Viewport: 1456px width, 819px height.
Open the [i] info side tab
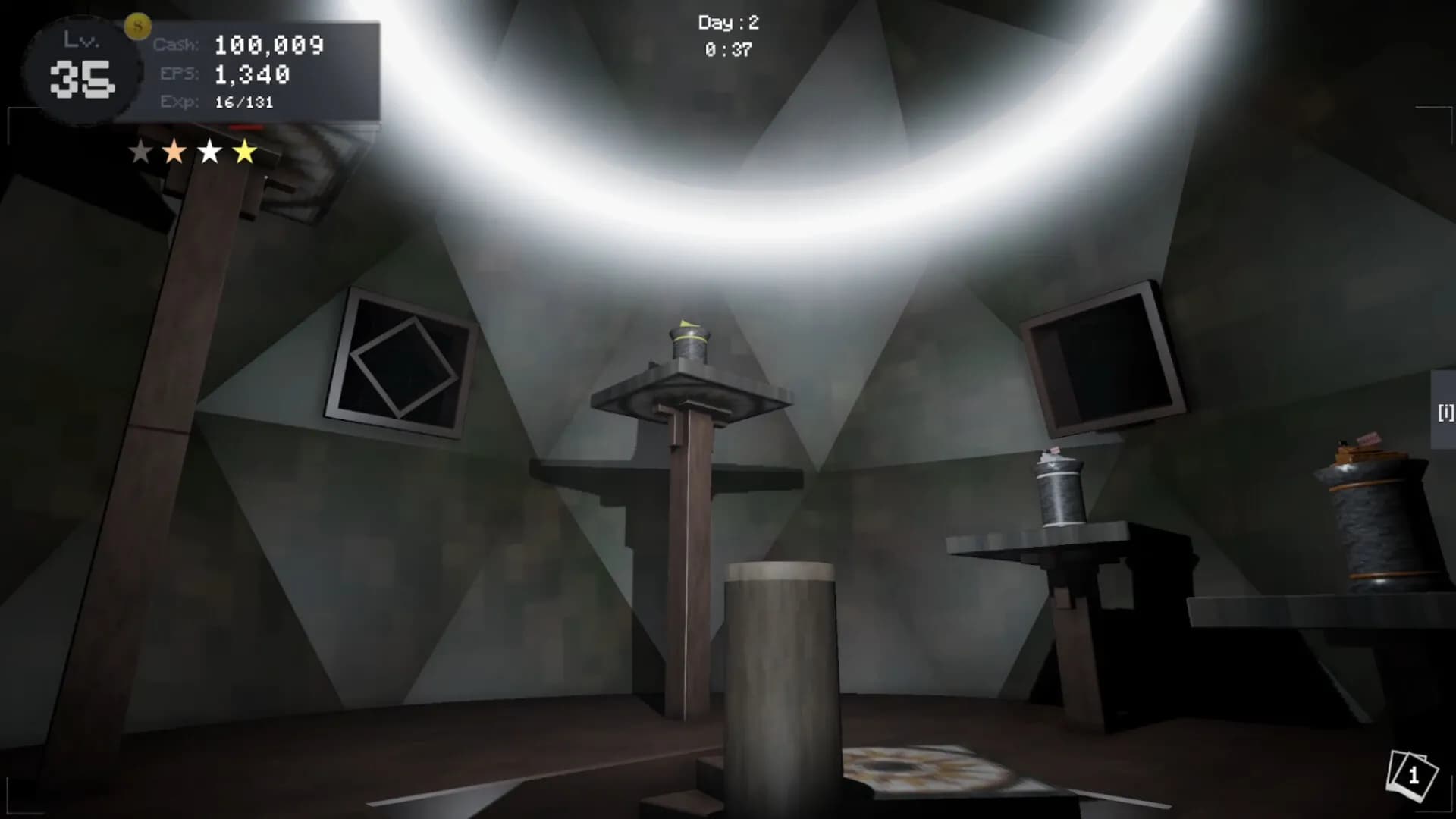click(1445, 412)
